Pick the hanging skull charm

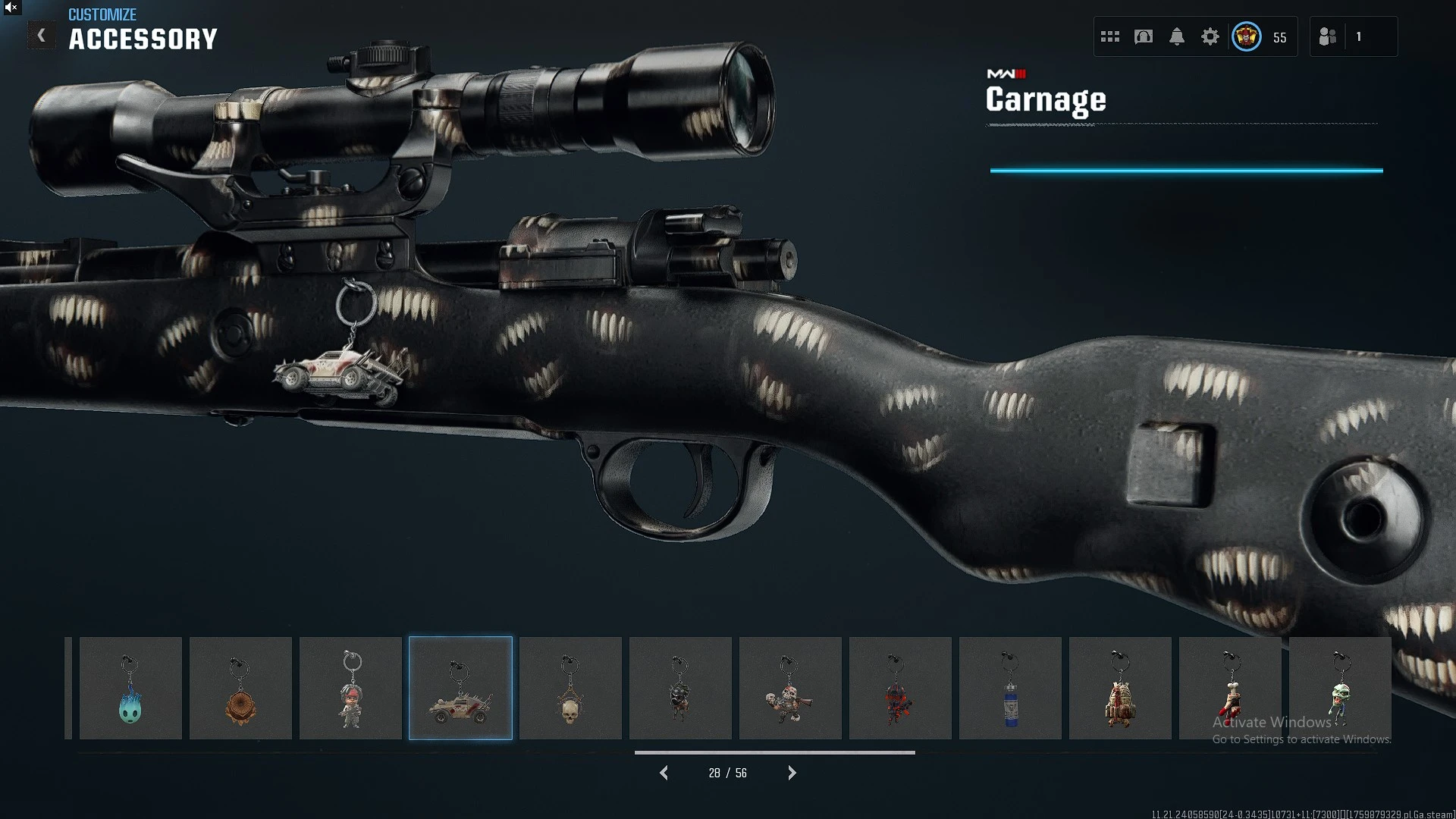570,689
